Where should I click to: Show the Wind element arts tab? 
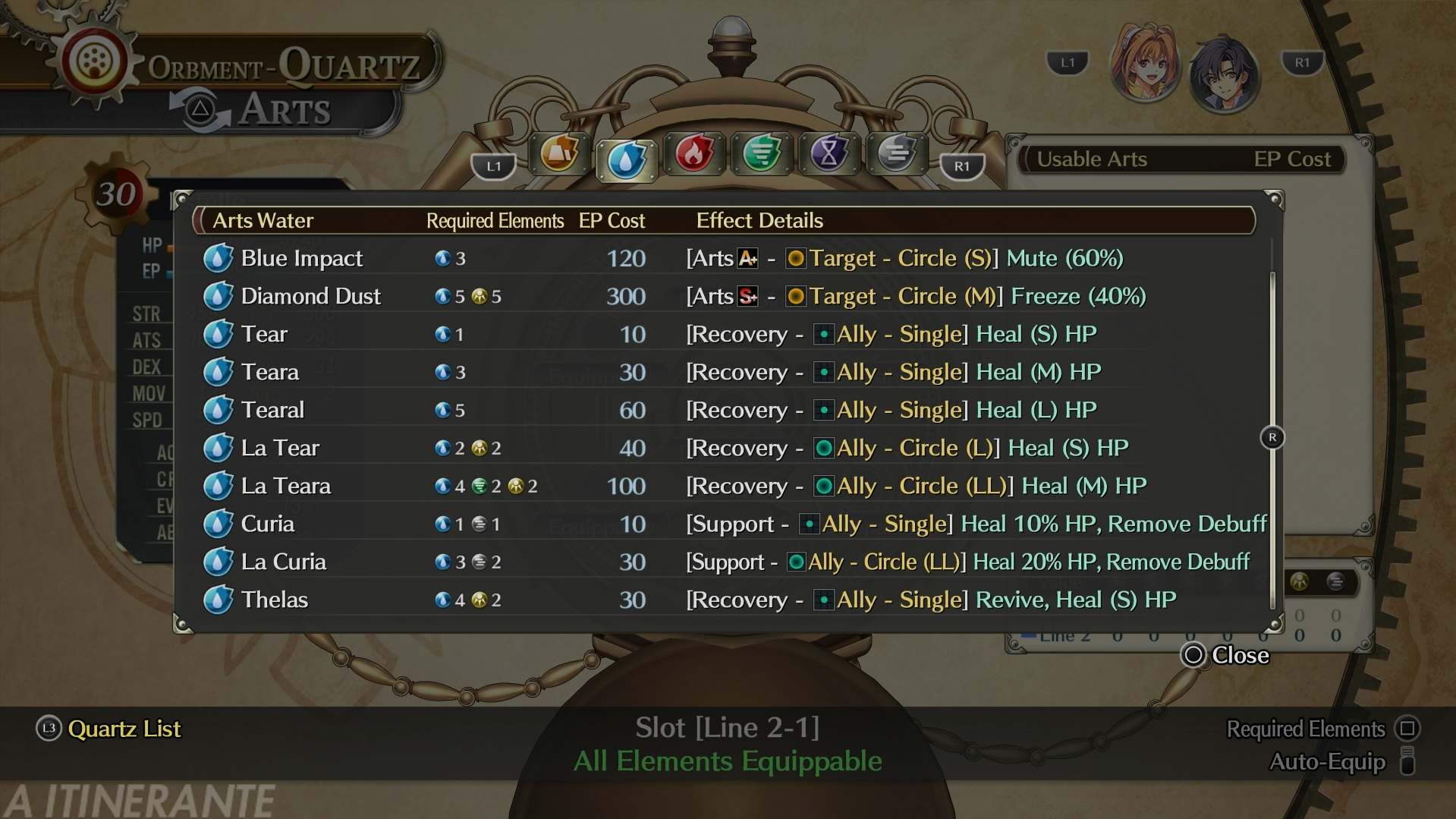tap(761, 154)
